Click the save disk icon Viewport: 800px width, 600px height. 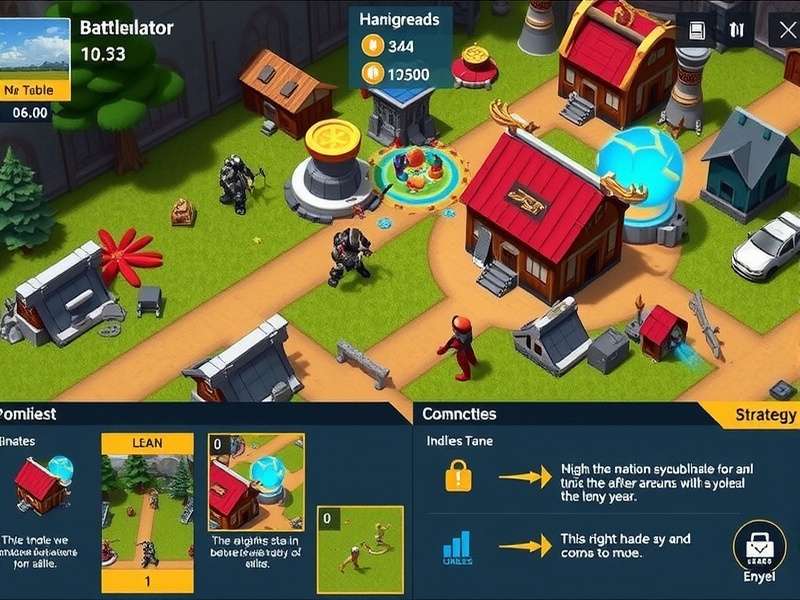(697, 30)
